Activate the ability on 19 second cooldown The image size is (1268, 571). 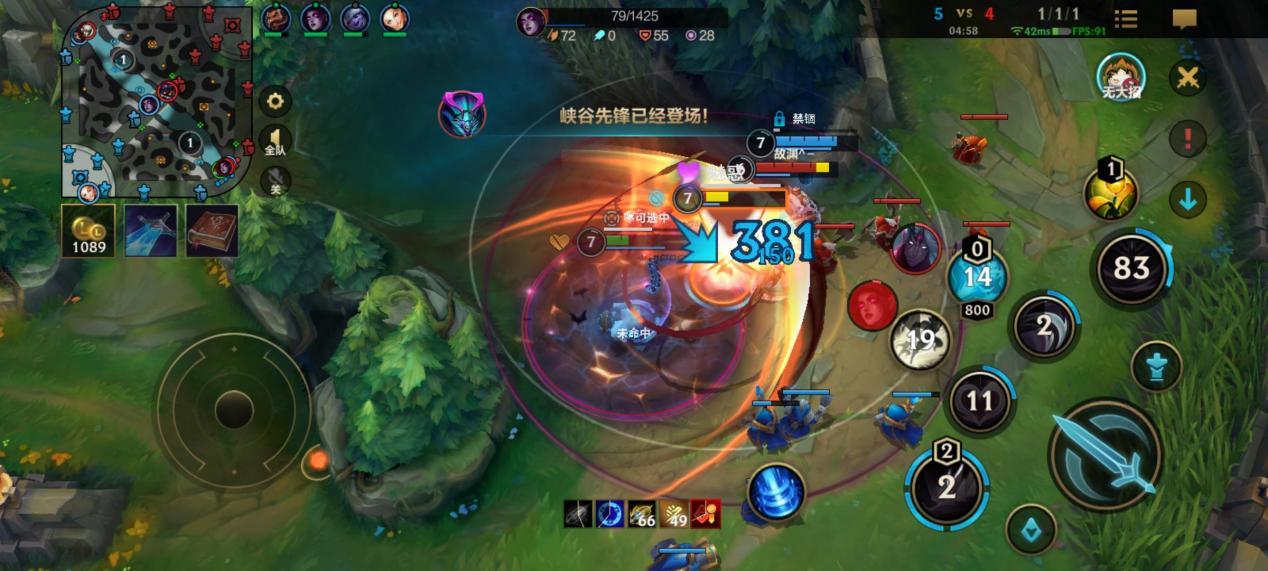[x=920, y=341]
